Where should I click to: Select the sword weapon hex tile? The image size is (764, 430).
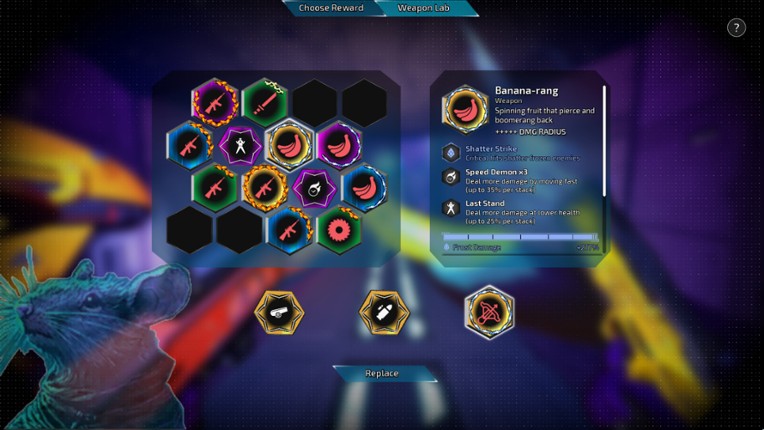[265, 101]
